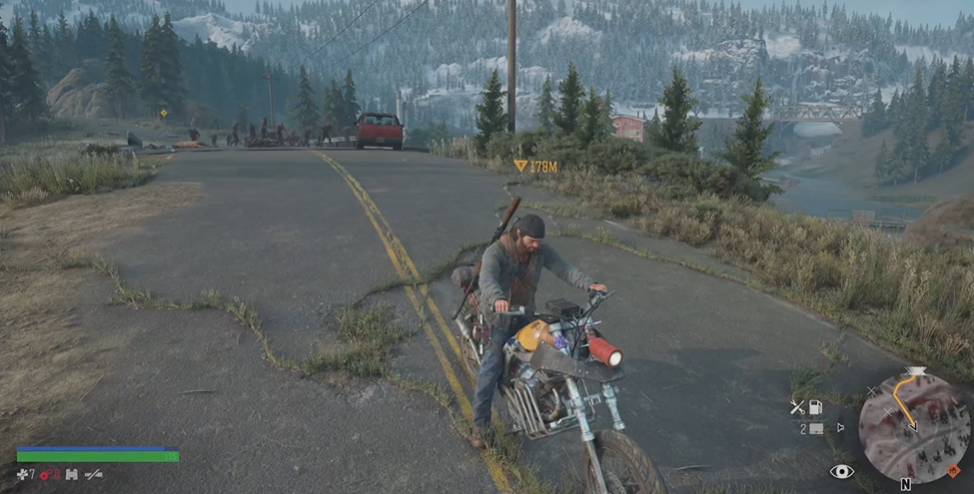Viewport: 974px width, 494px height.
Task: Select the binoculars icon
Action: pos(72,474)
